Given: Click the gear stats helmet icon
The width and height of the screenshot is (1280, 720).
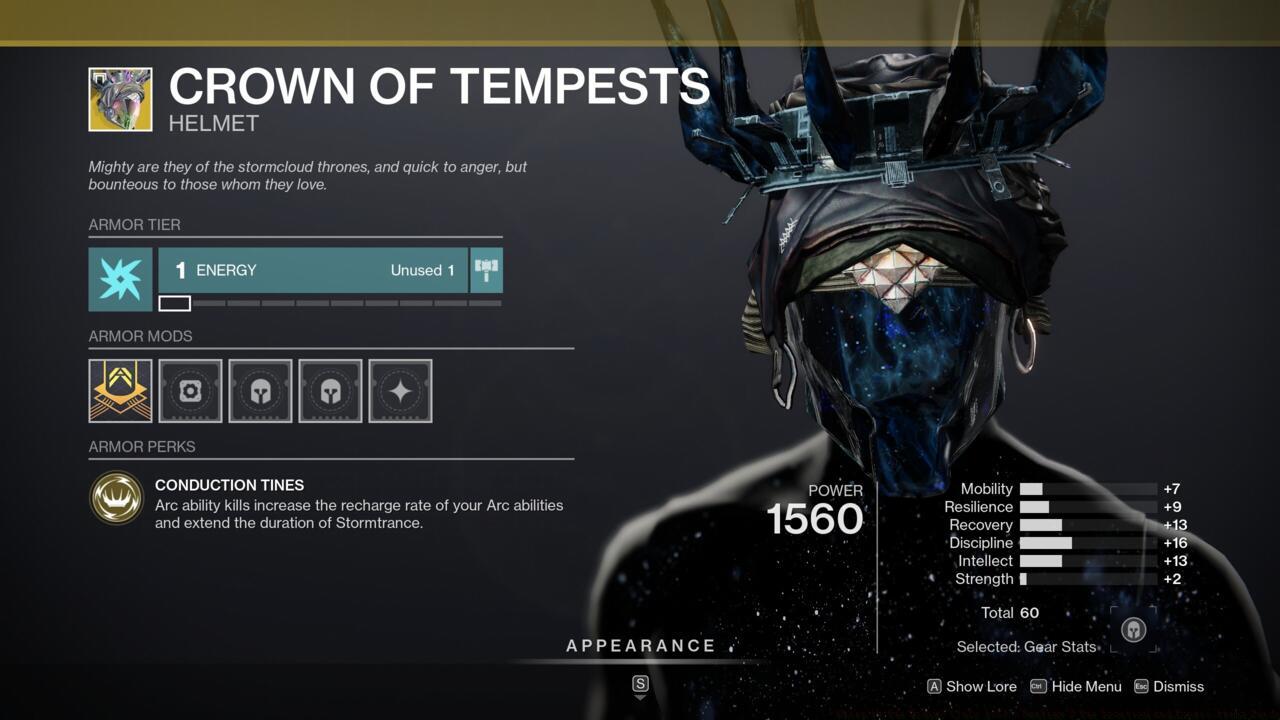Looking at the screenshot, I should 1134,629.
